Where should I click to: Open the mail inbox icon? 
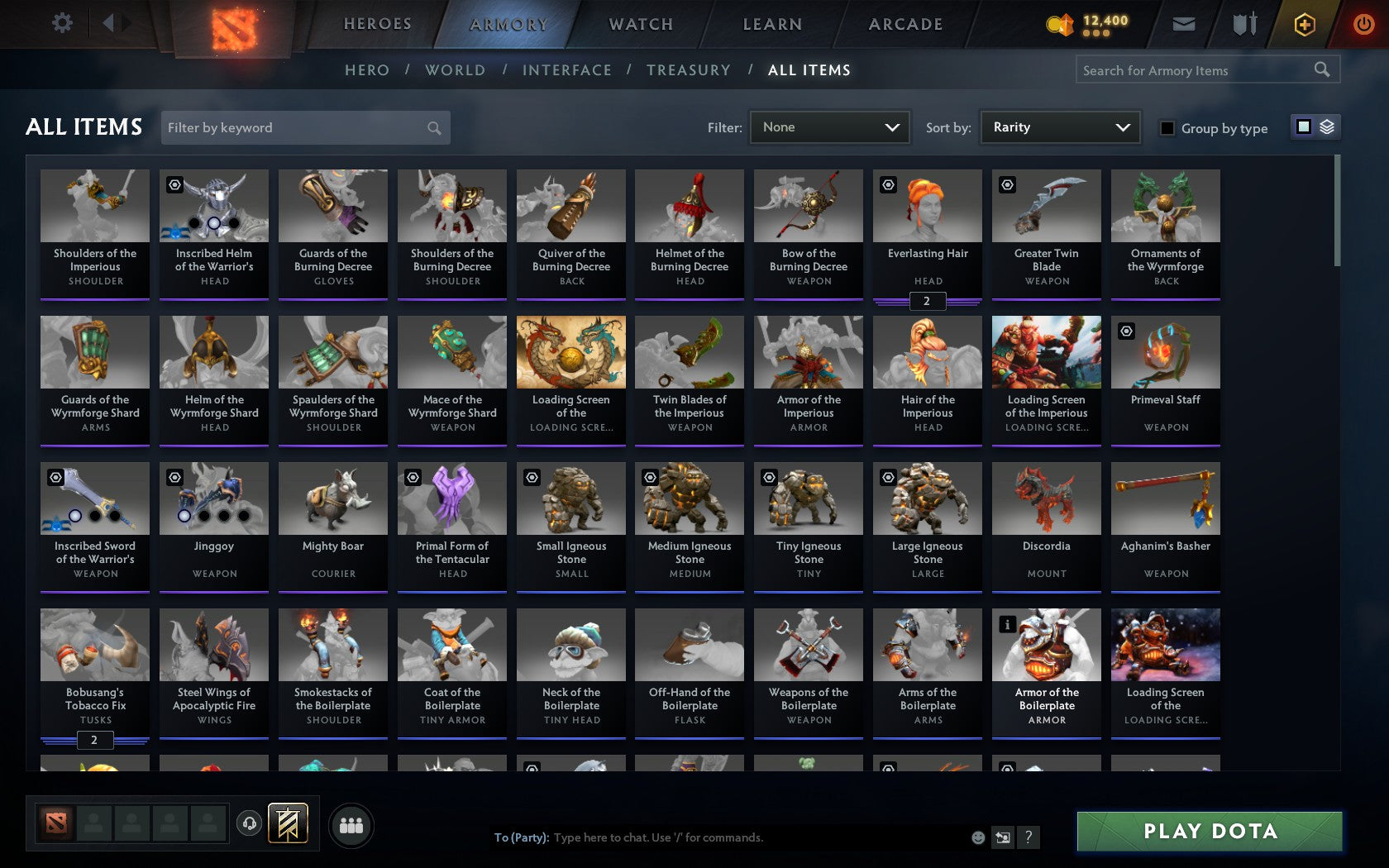click(1184, 24)
